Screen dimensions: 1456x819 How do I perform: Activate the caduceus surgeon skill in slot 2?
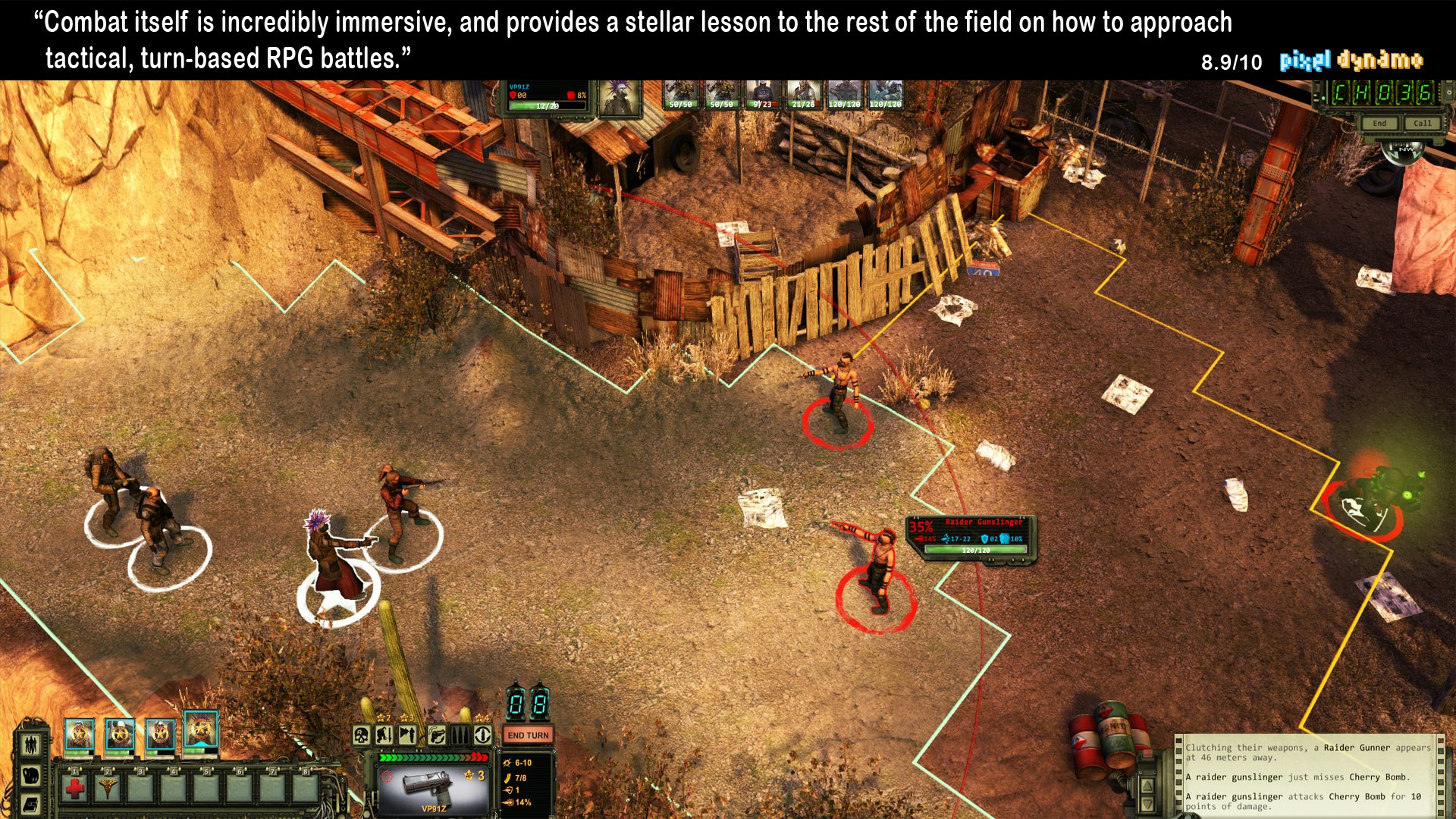(108, 789)
